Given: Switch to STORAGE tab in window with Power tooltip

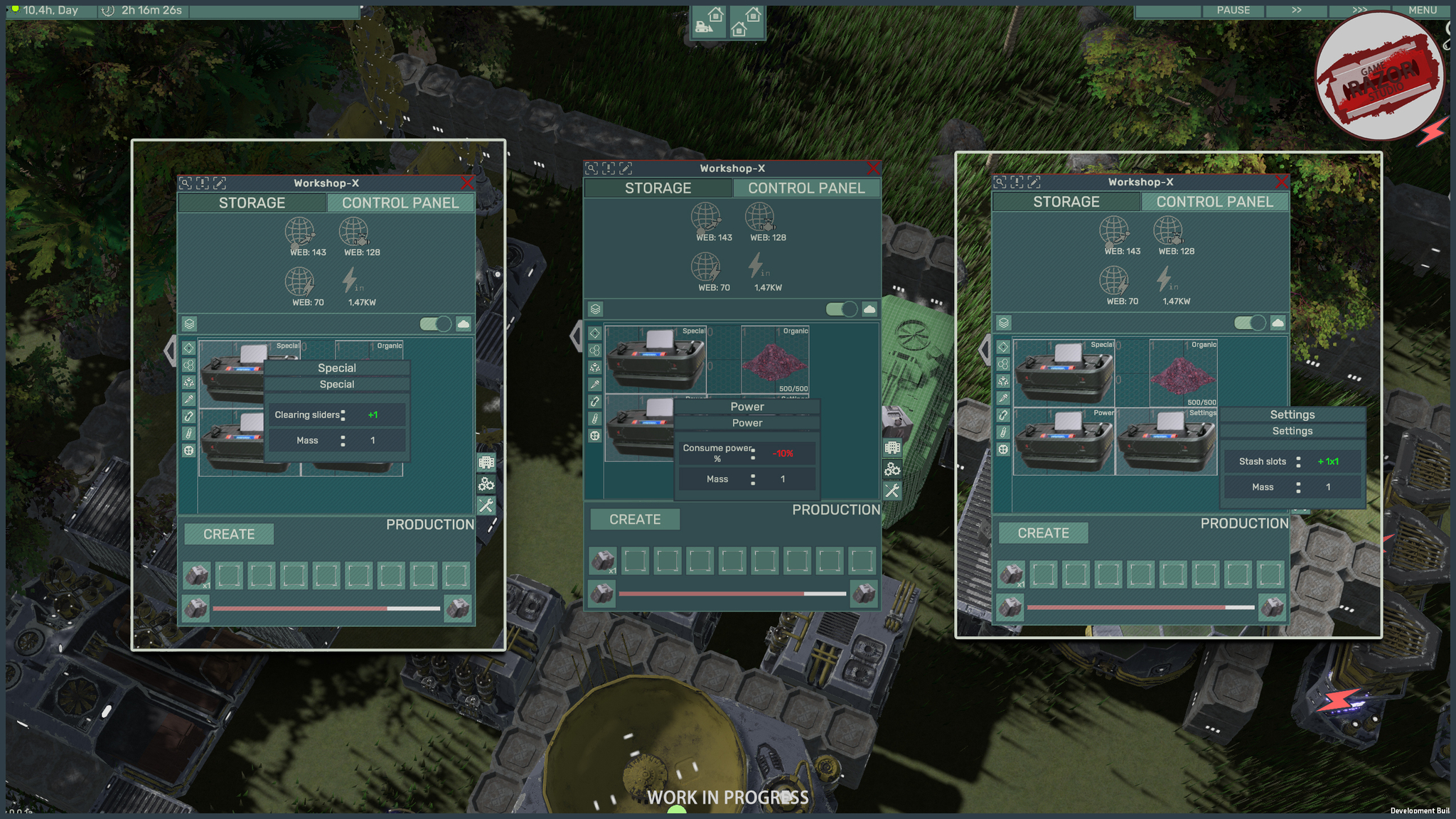Looking at the screenshot, I should (658, 188).
